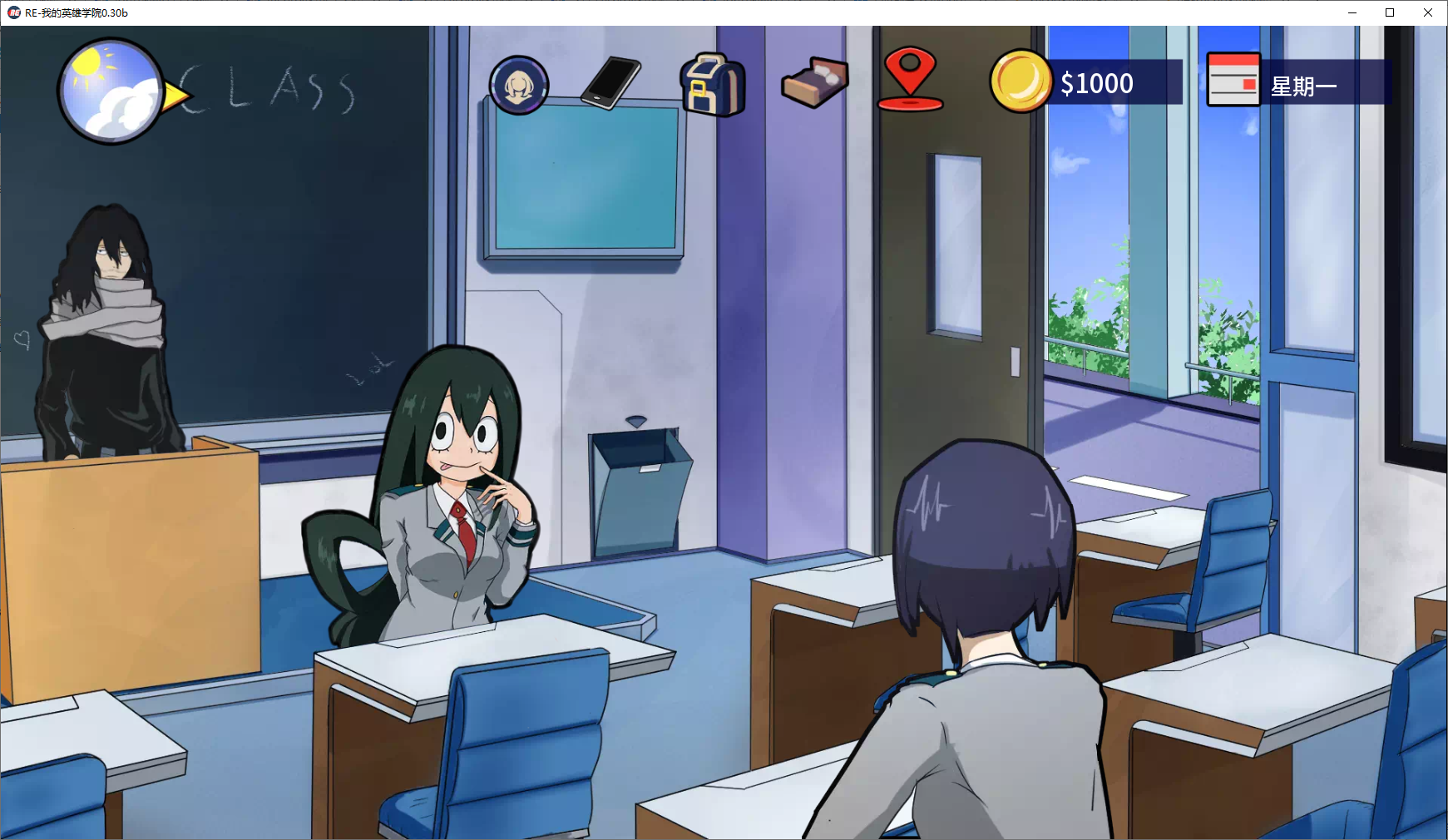Screen dimensions: 1448x840
Task: Open the character profile portrait icon
Action: [519, 85]
